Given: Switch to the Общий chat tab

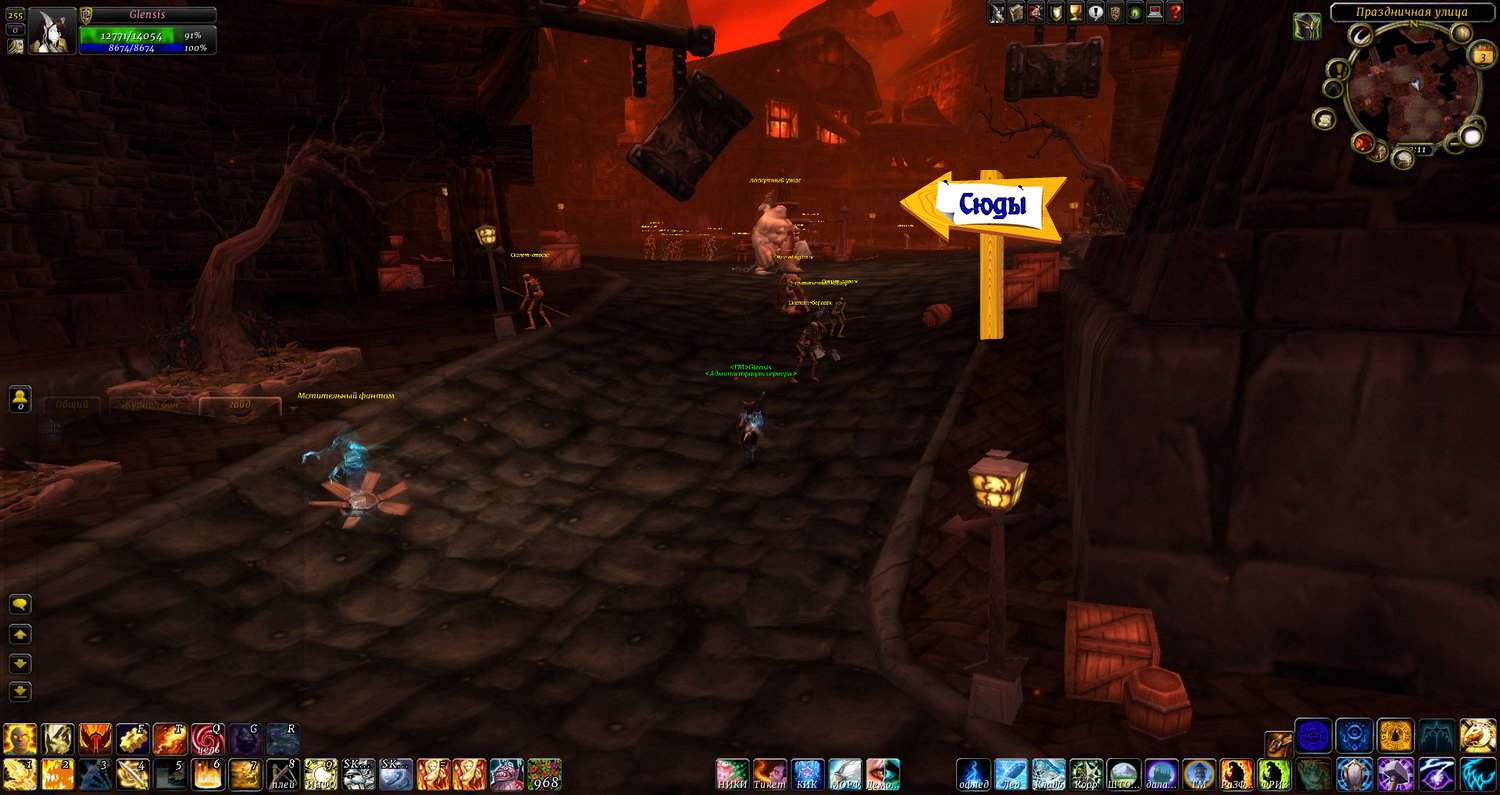Looking at the screenshot, I should (x=71, y=405).
